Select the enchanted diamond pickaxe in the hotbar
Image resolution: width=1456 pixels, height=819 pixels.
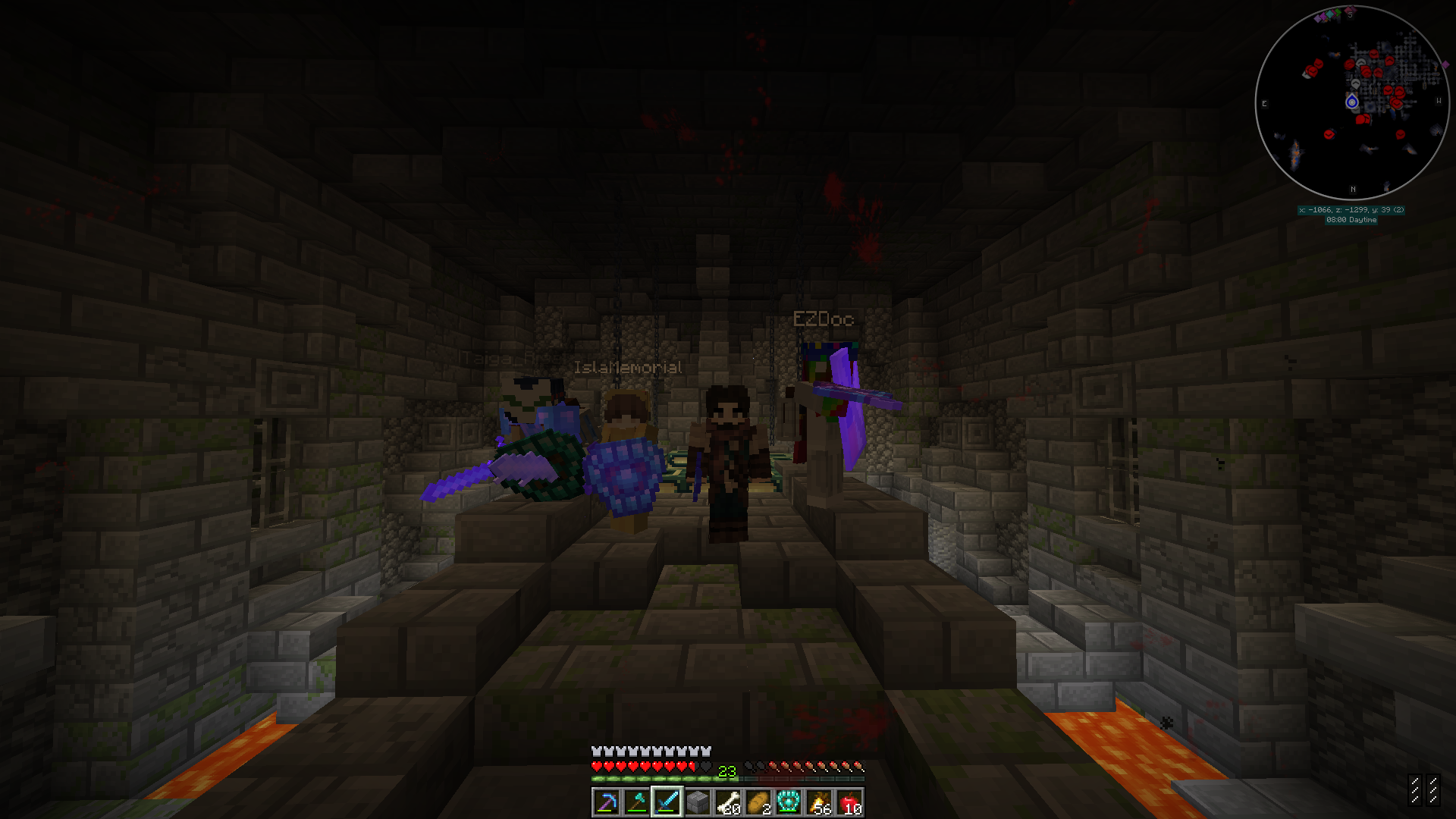coord(609,800)
